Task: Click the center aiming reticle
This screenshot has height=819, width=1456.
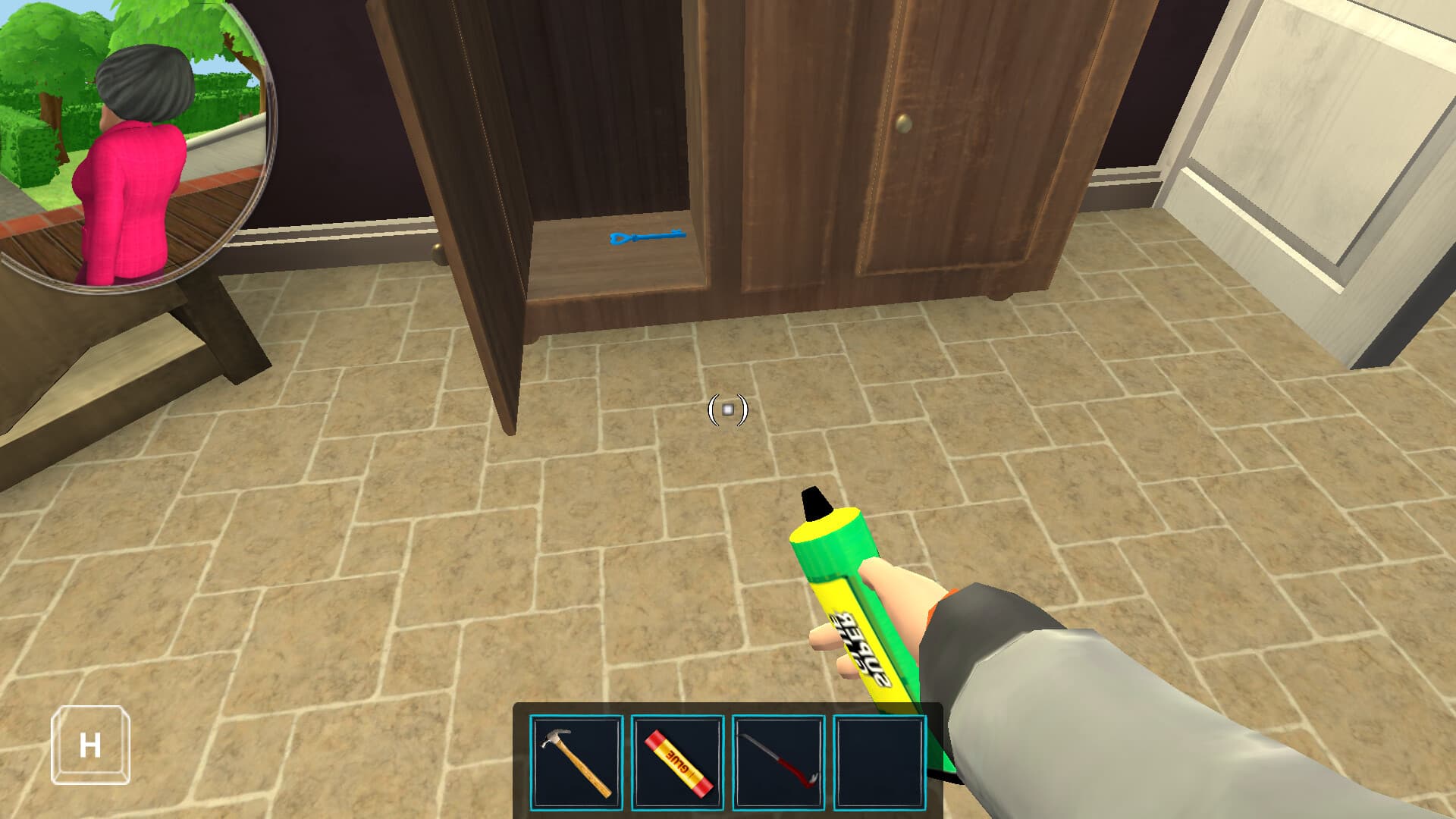Action: point(726,410)
